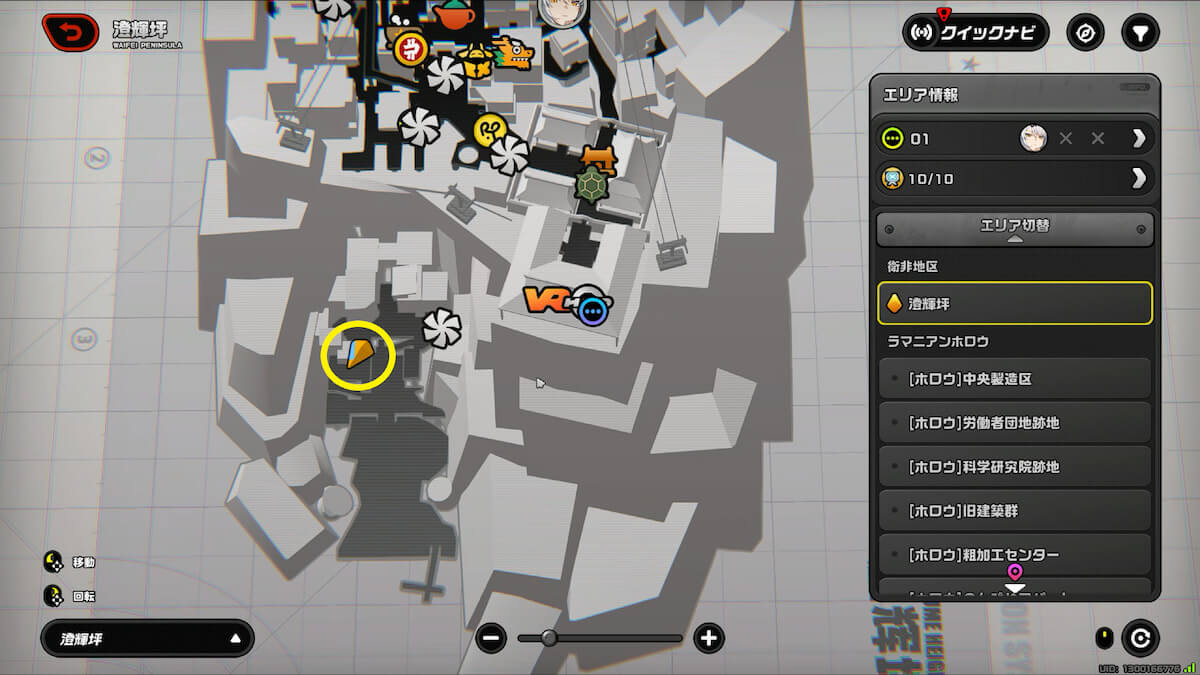Click the rotate reset button

[1139, 637]
